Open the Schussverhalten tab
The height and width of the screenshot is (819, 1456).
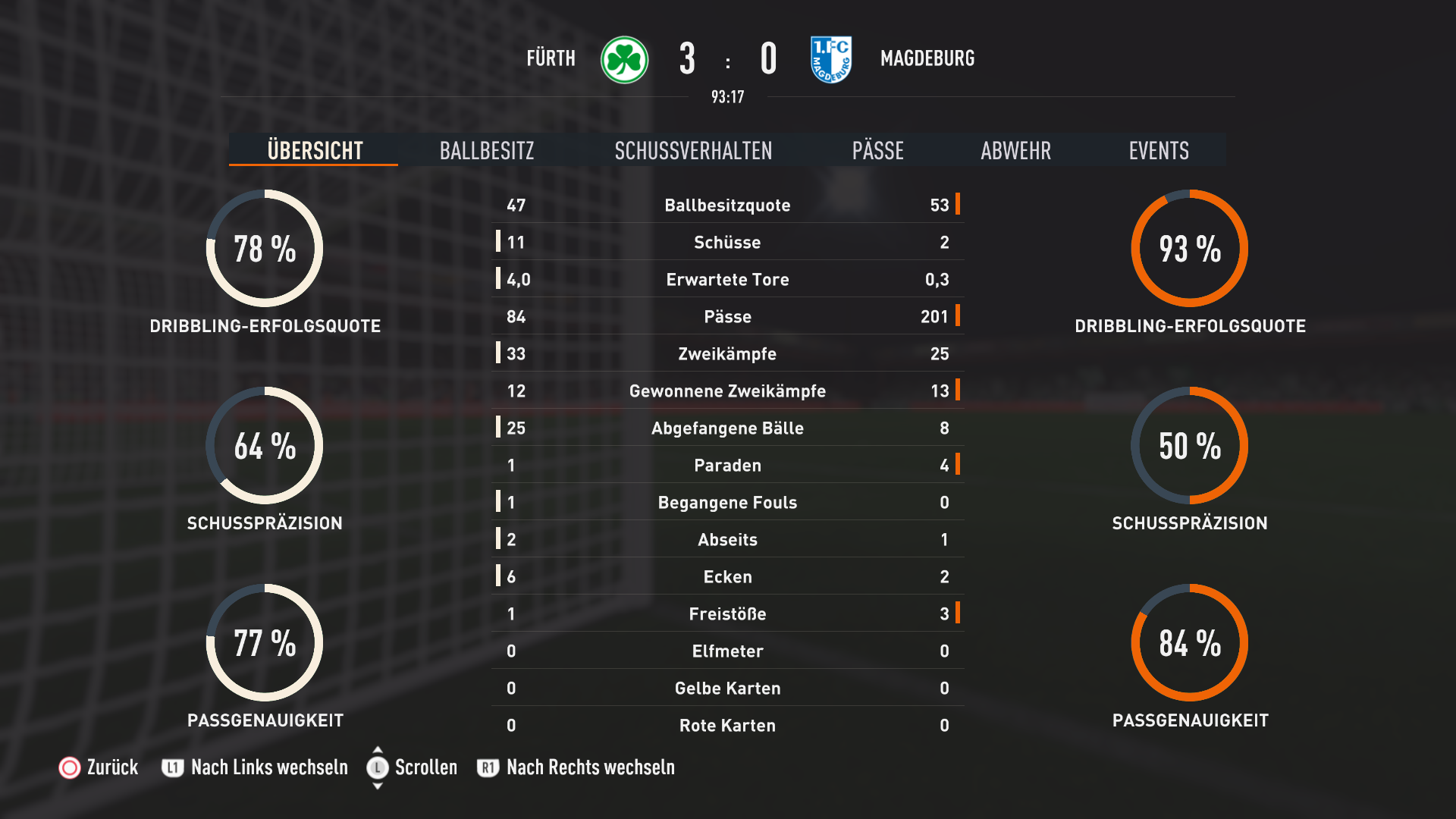(693, 150)
